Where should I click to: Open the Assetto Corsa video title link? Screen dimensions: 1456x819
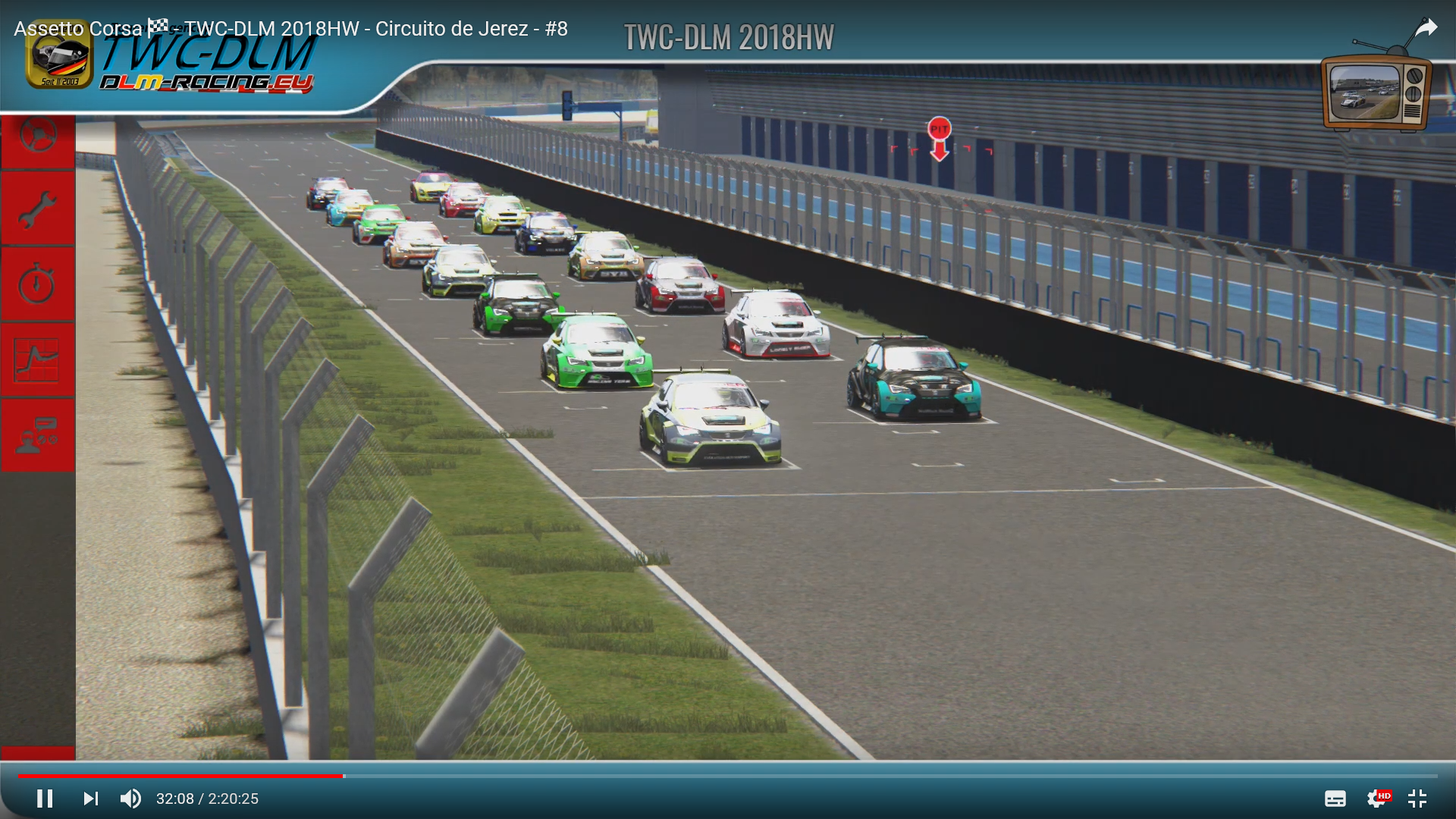pyautogui.click(x=290, y=29)
